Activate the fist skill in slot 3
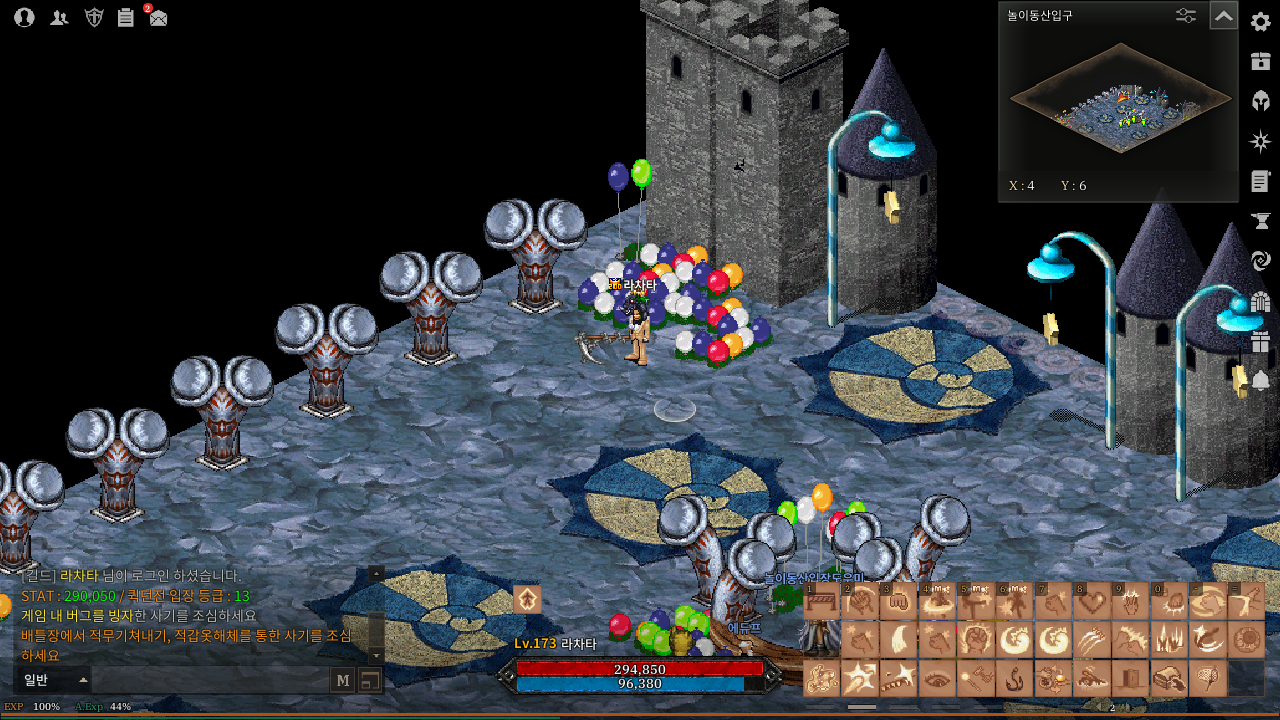 click(899, 602)
